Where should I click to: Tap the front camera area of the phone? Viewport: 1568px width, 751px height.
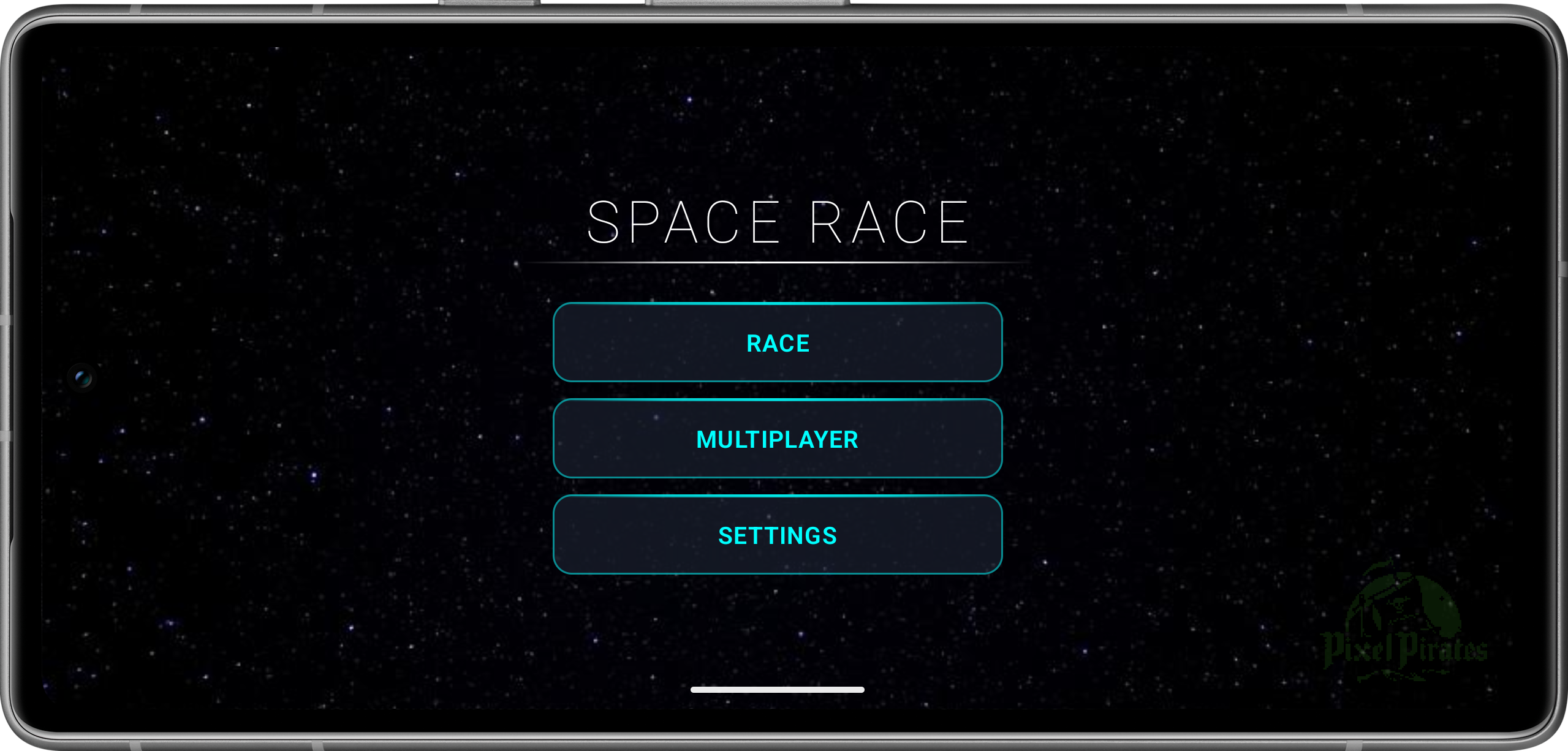(83, 378)
